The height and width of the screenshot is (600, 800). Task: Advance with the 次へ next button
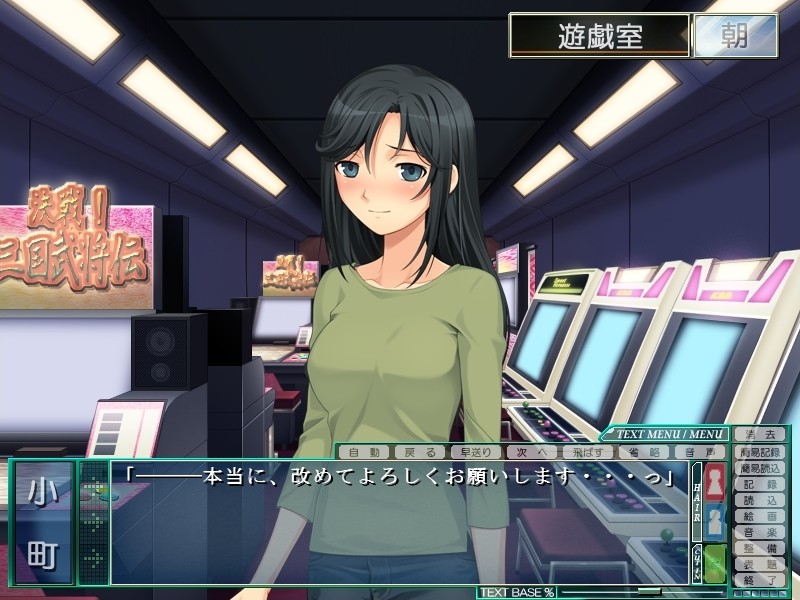531,452
